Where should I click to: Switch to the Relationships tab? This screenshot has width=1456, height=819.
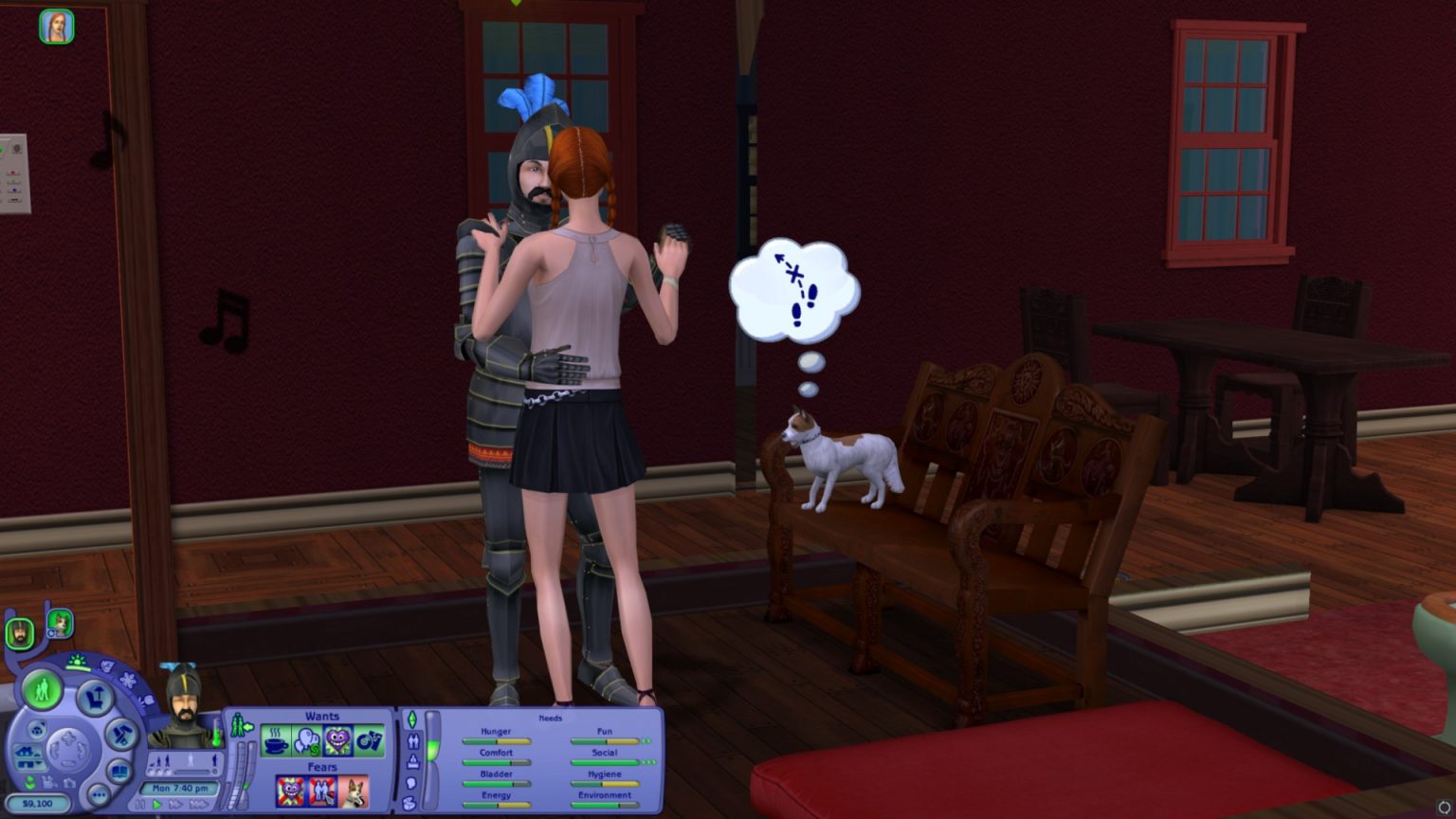tap(414, 741)
